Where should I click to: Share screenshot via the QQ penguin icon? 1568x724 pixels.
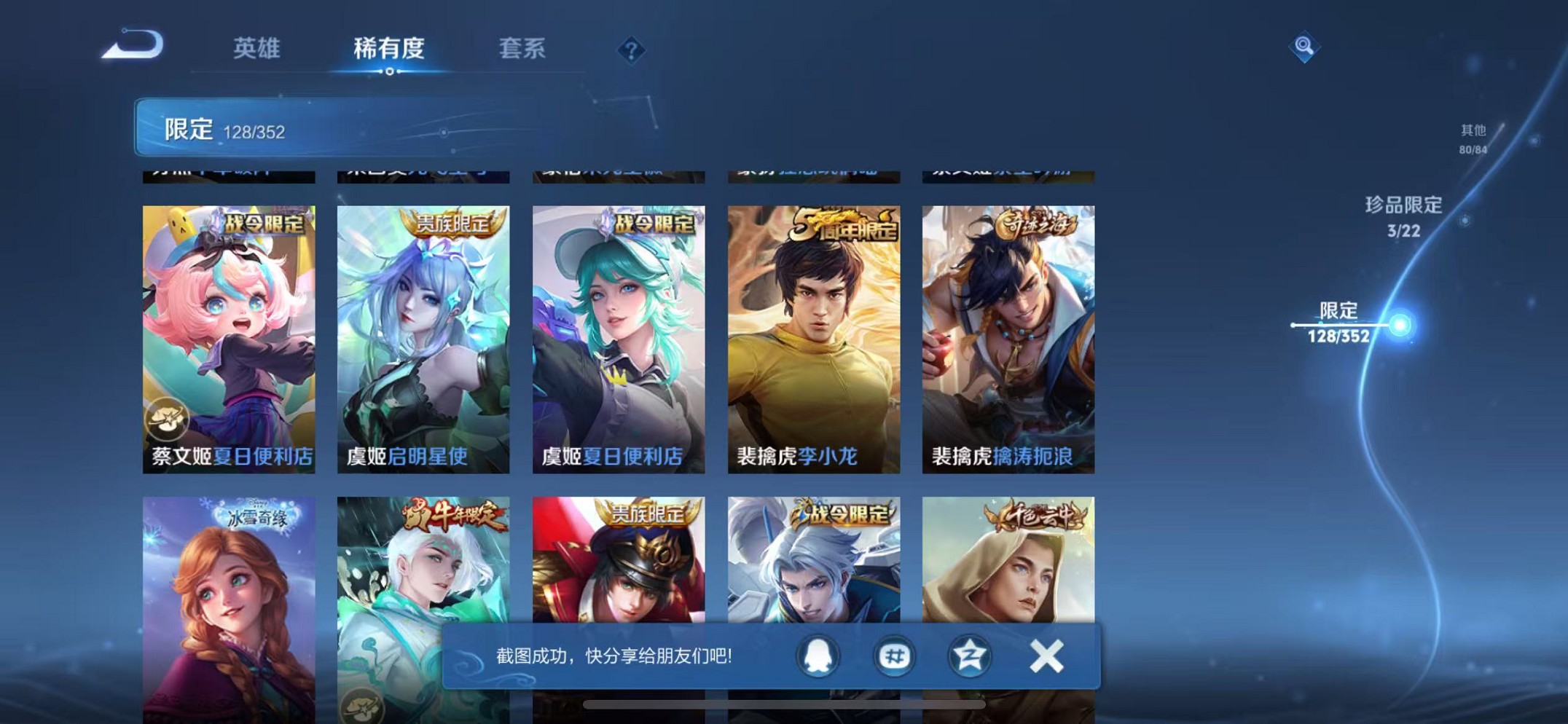click(x=818, y=655)
